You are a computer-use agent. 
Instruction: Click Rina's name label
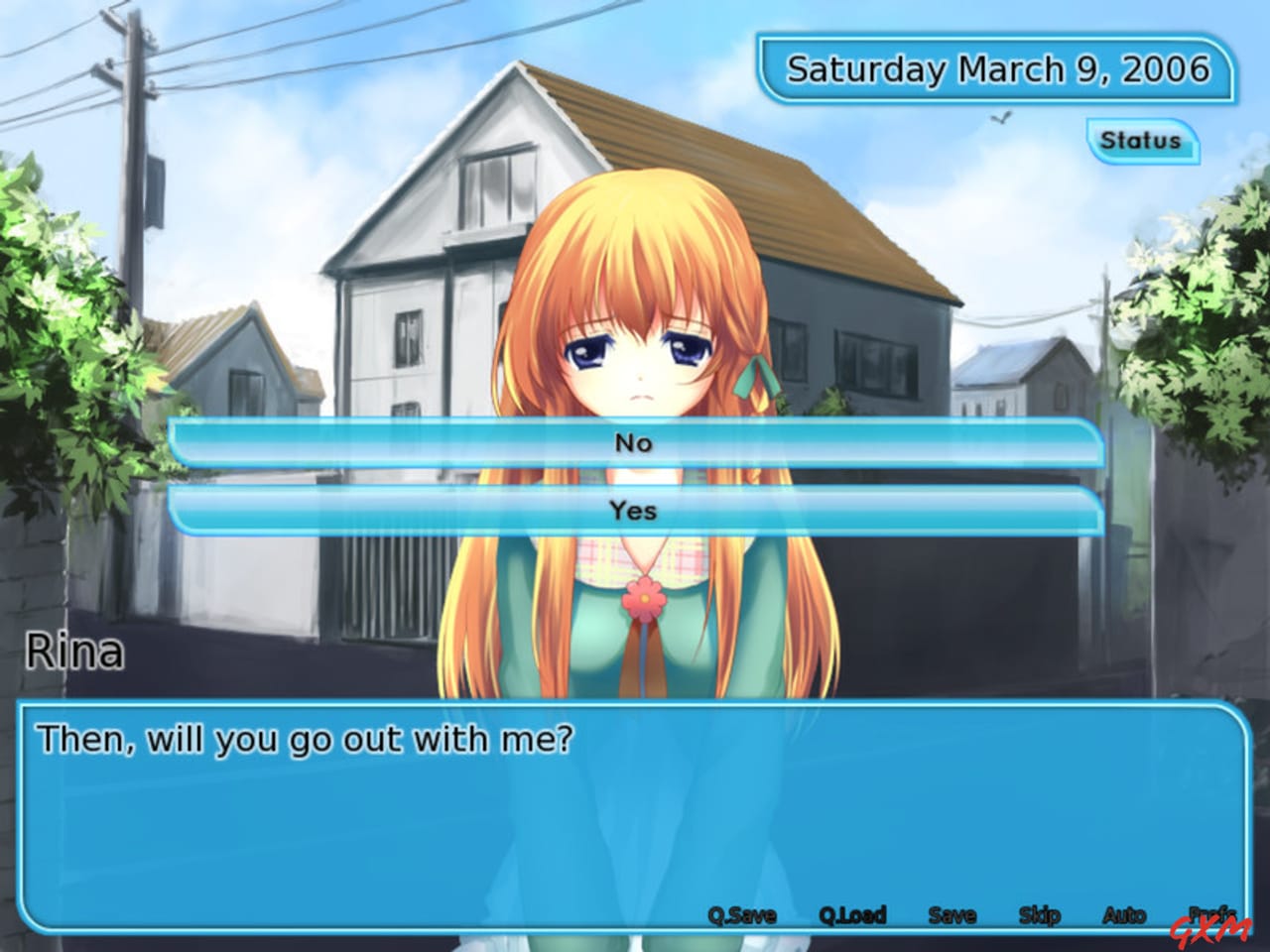pos(74,651)
